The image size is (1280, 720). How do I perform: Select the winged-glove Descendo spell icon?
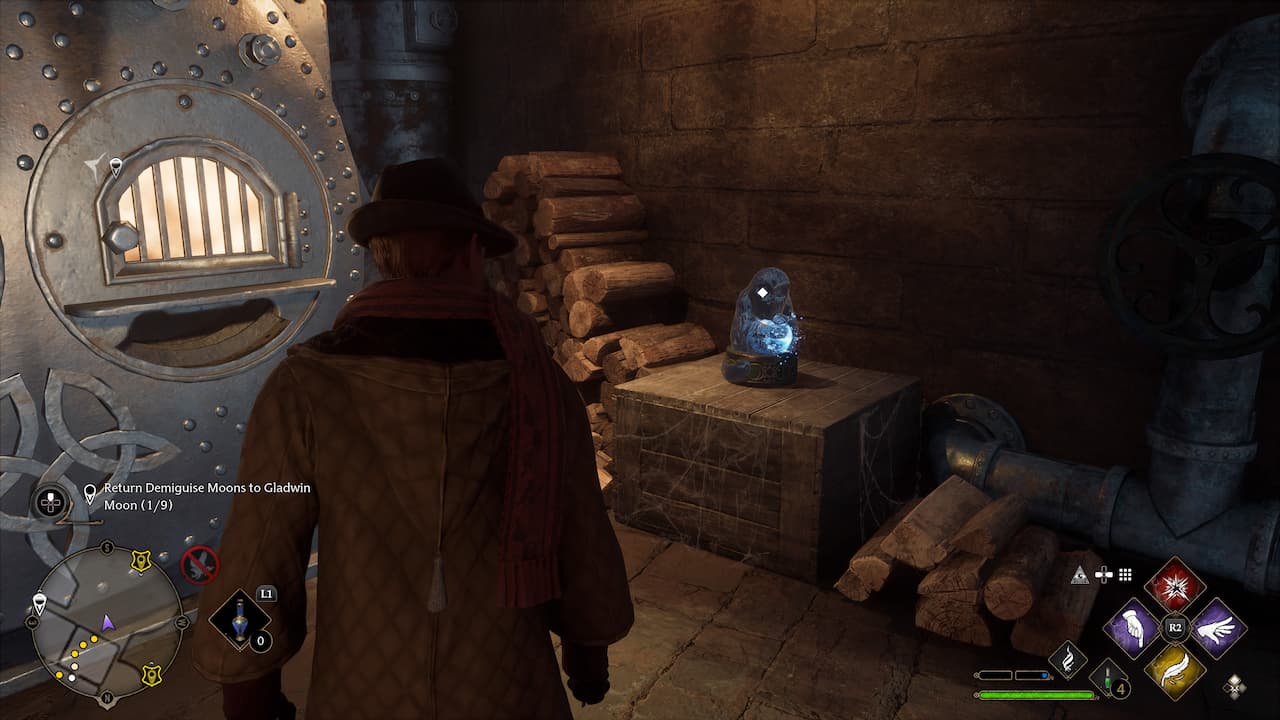pyautogui.click(x=1218, y=627)
